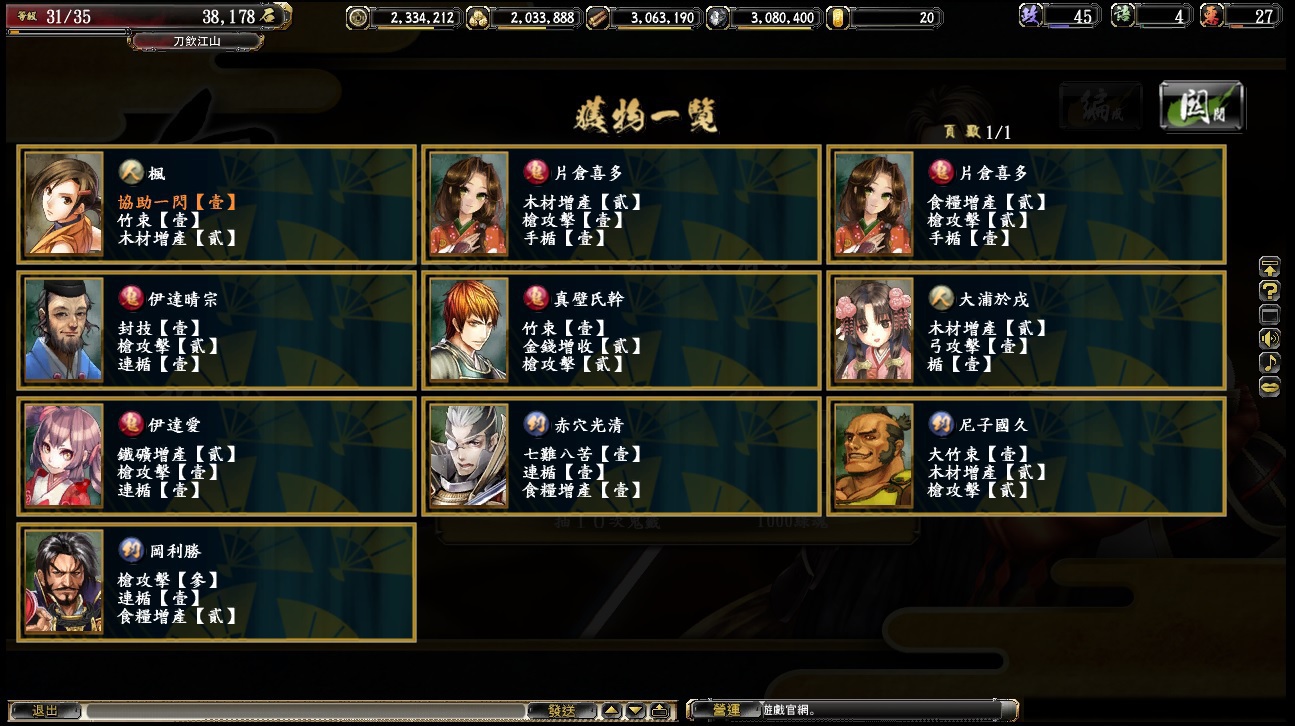Select the 伊達晴宗 card
This screenshot has width=1295, height=726.
[x=217, y=330]
